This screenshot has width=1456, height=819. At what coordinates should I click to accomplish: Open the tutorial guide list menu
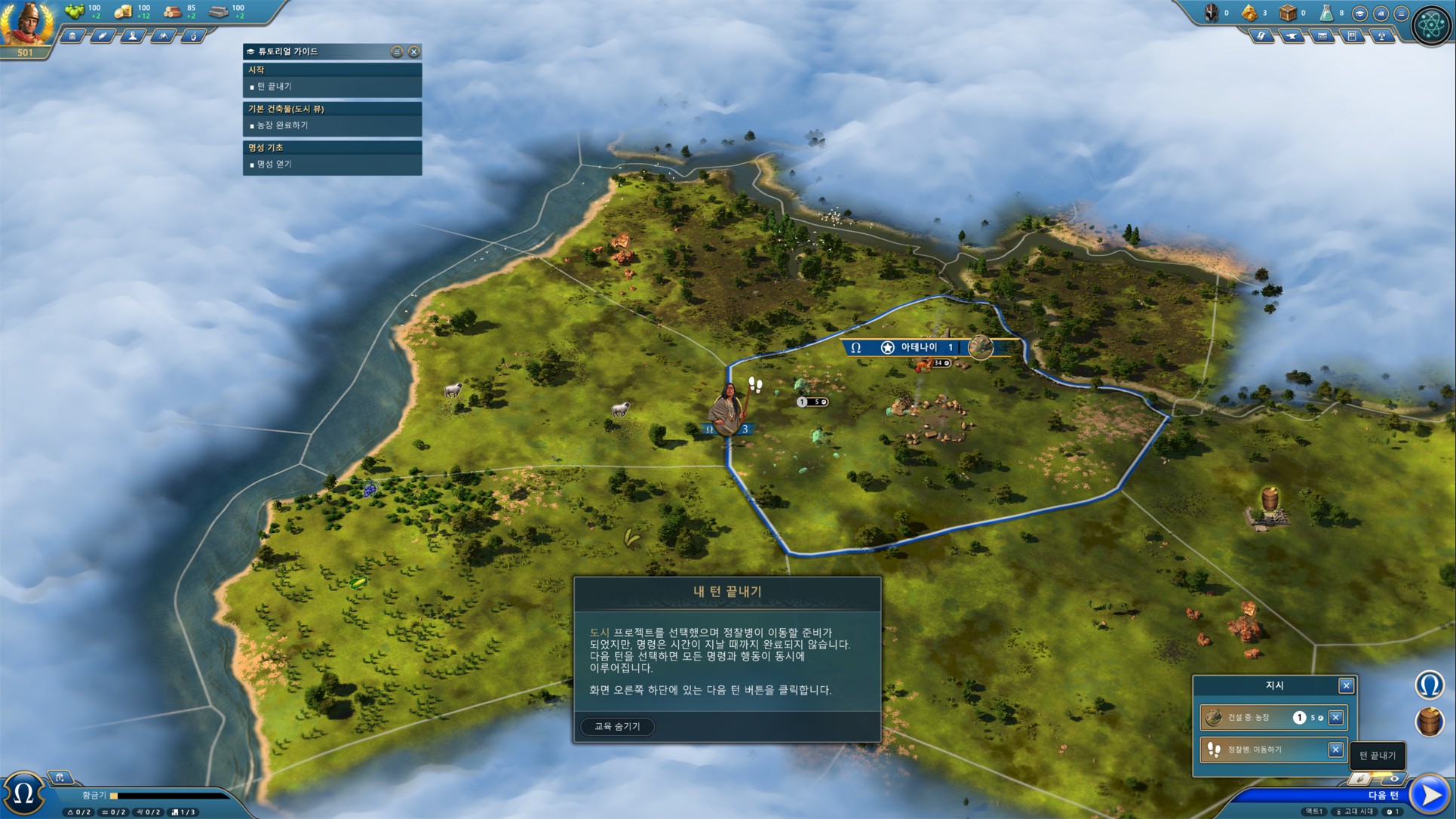397,51
